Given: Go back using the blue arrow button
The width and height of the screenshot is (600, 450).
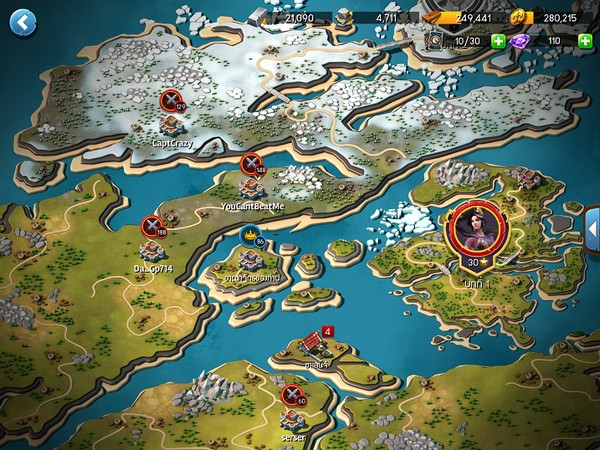Looking at the screenshot, I should coord(22,22).
